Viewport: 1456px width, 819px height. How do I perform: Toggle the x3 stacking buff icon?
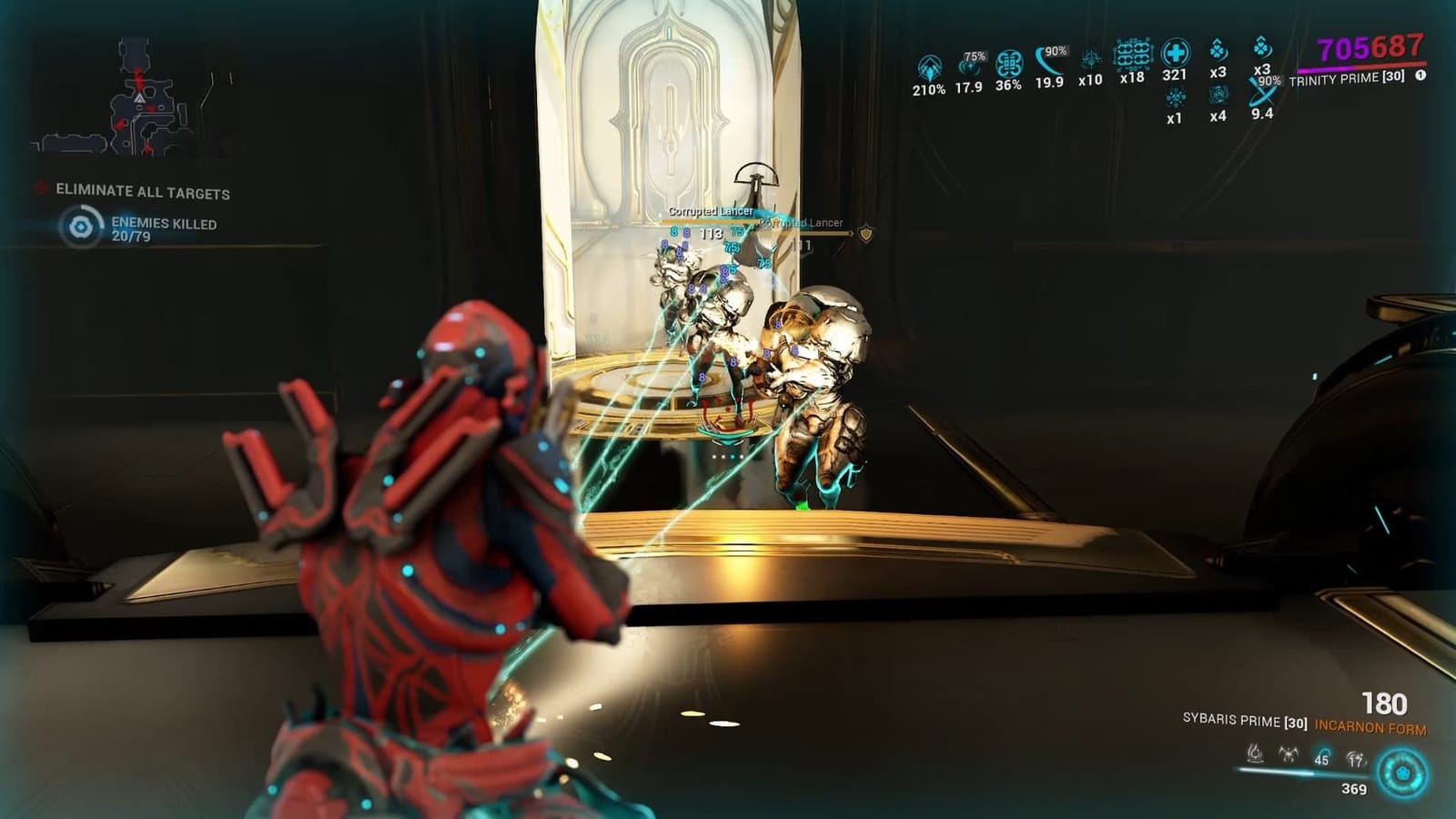[1217, 51]
